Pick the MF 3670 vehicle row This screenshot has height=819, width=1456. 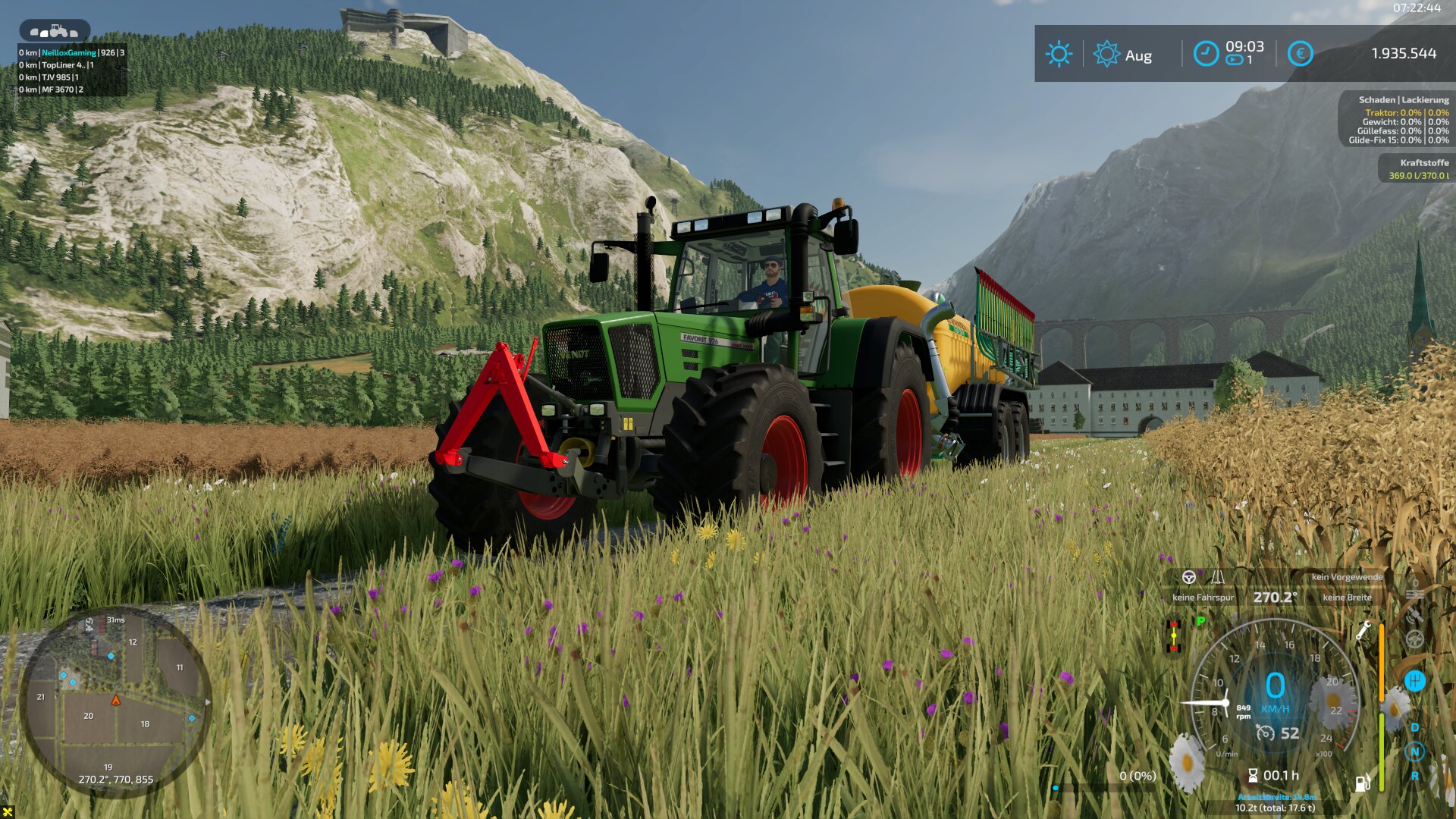point(51,89)
